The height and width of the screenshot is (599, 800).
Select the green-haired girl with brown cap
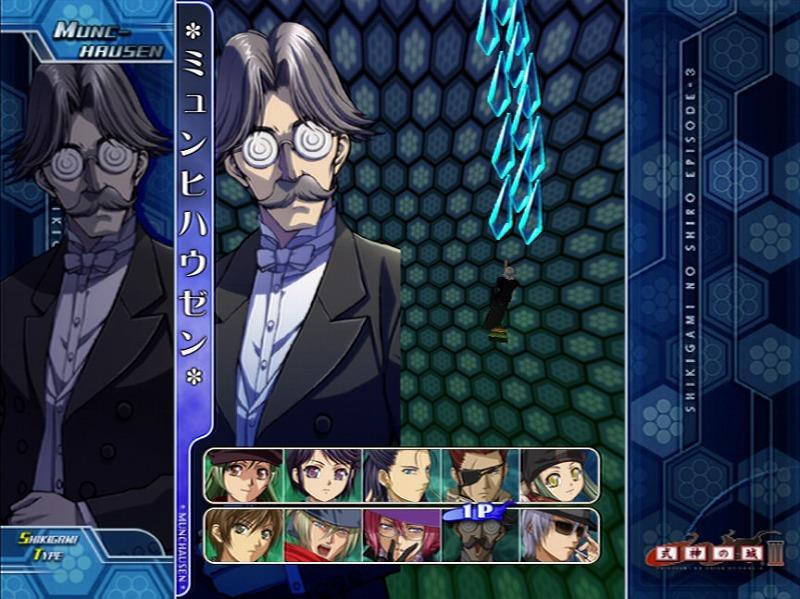pyautogui.click(x=244, y=475)
